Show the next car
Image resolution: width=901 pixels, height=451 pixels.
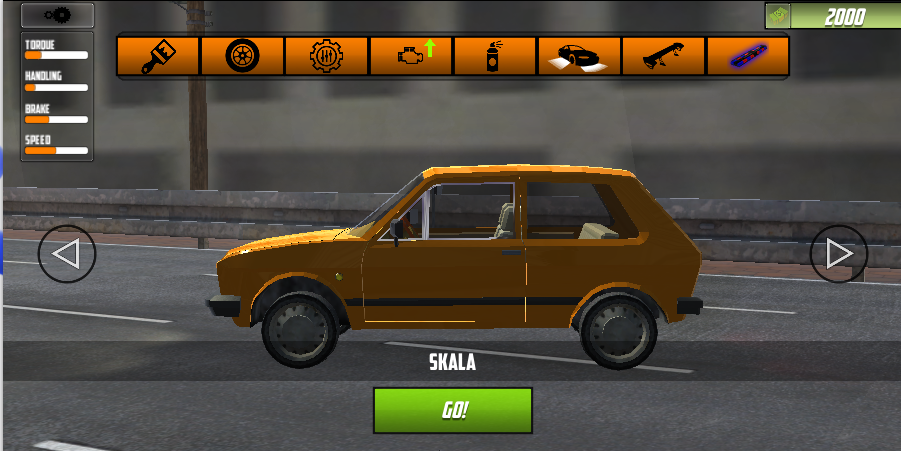coord(838,254)
